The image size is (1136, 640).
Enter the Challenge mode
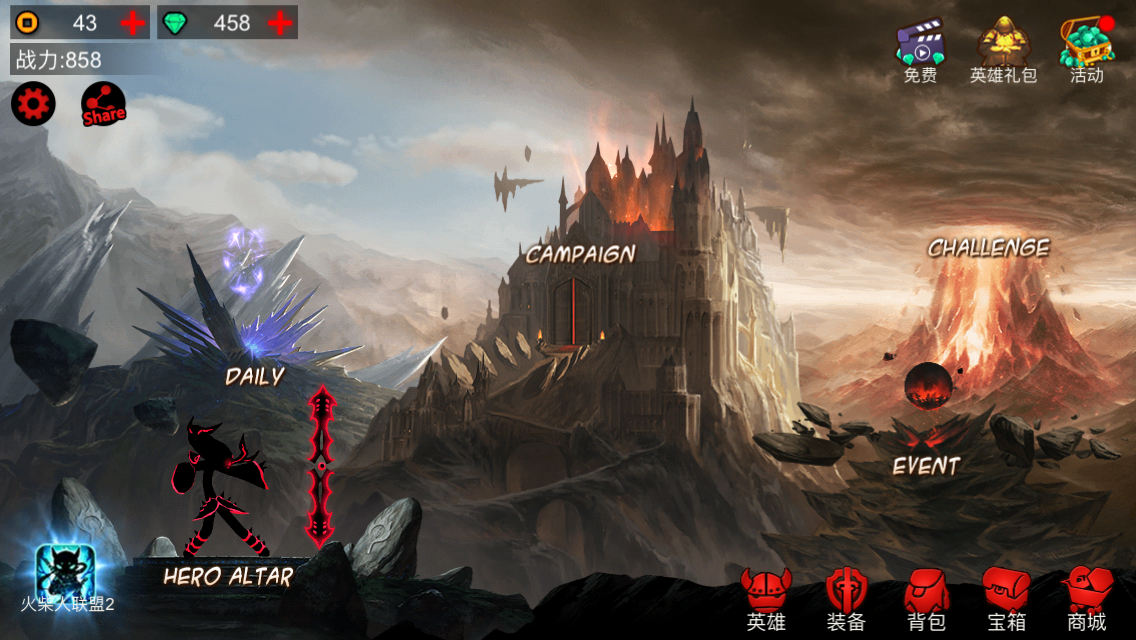tap(988, 248)
